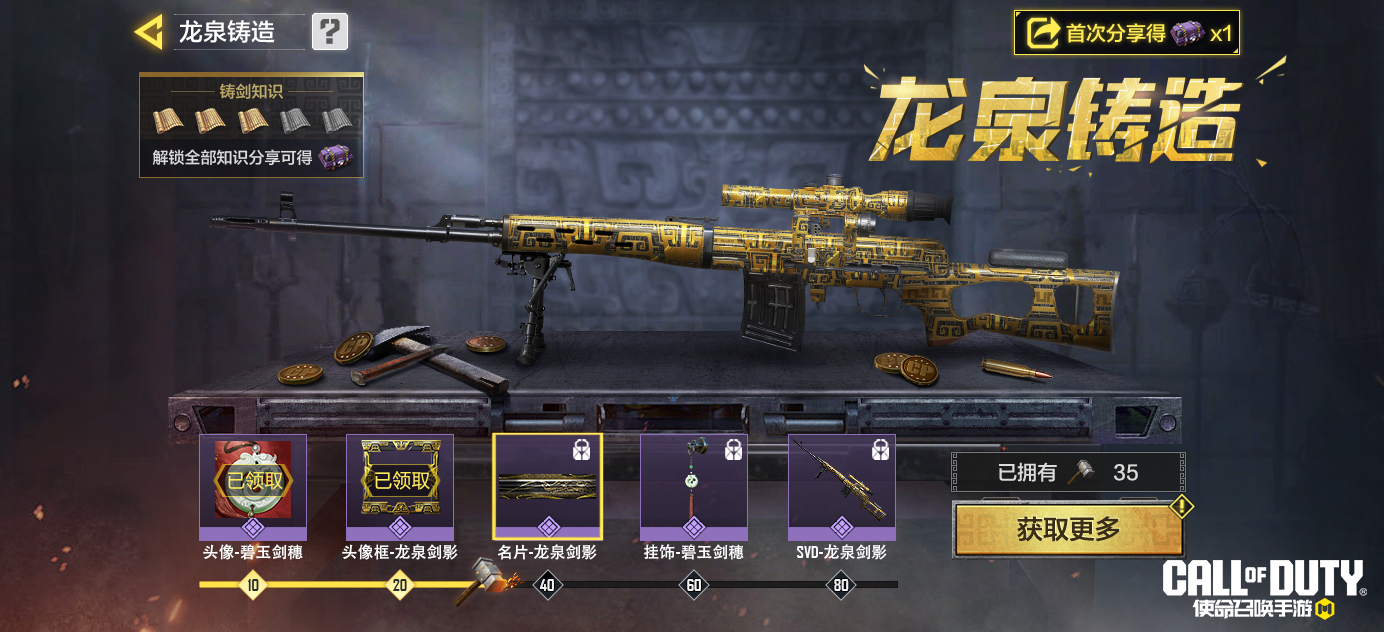Open the 铸剑知识 knowledge panel
This screenshot has height=632, width=1384.
(x=251, y=125)
